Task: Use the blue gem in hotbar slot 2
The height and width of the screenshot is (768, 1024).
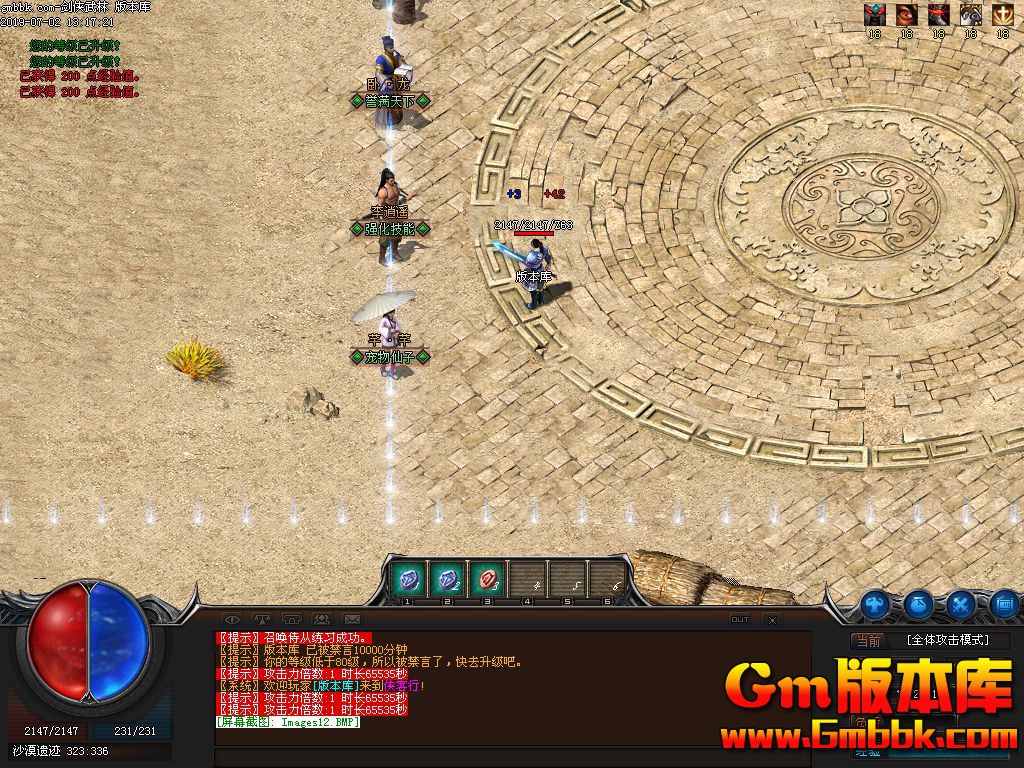Action: tap(447, 579)
